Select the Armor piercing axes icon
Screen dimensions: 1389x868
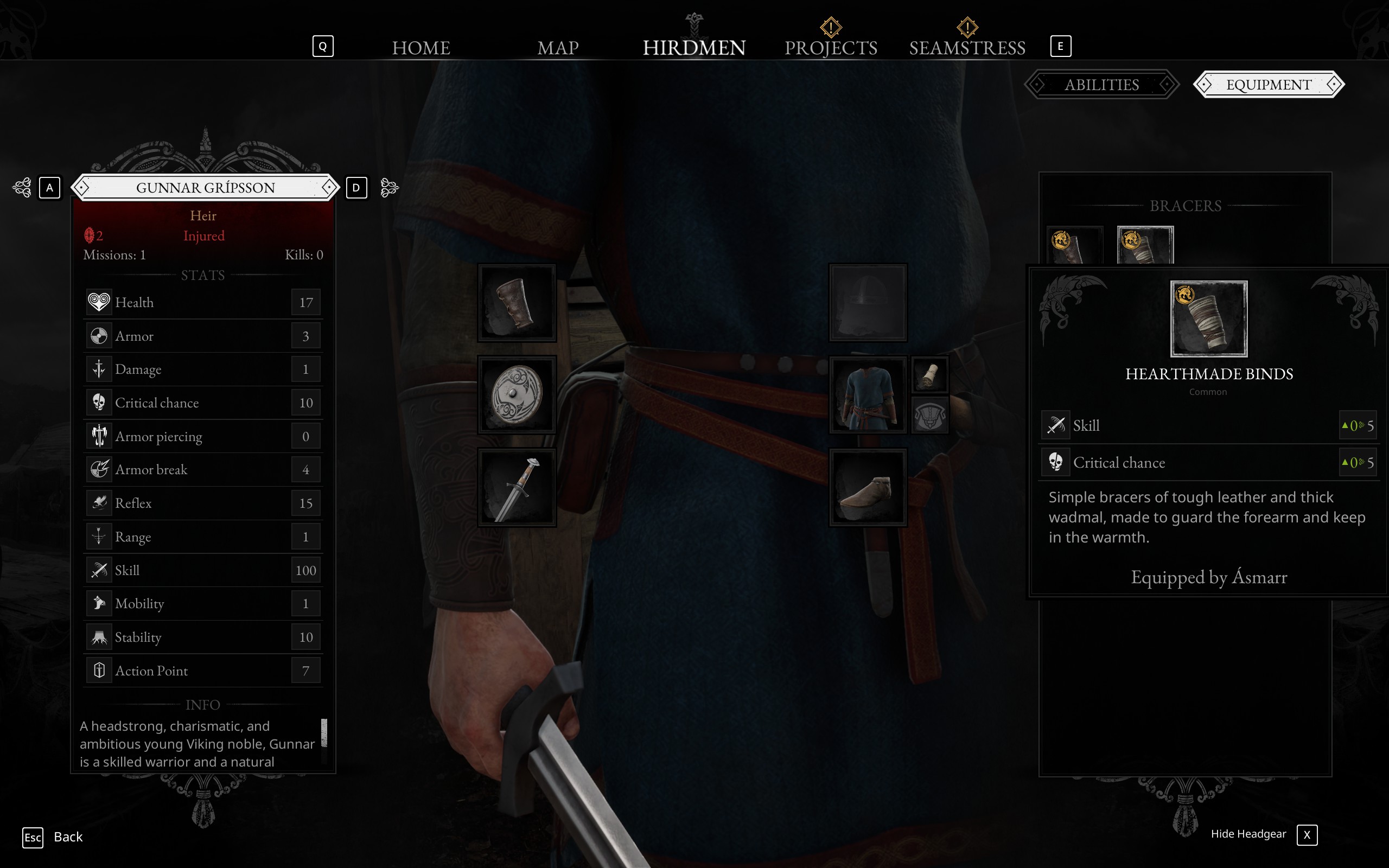pyautogui.click(x=99, y=436)
